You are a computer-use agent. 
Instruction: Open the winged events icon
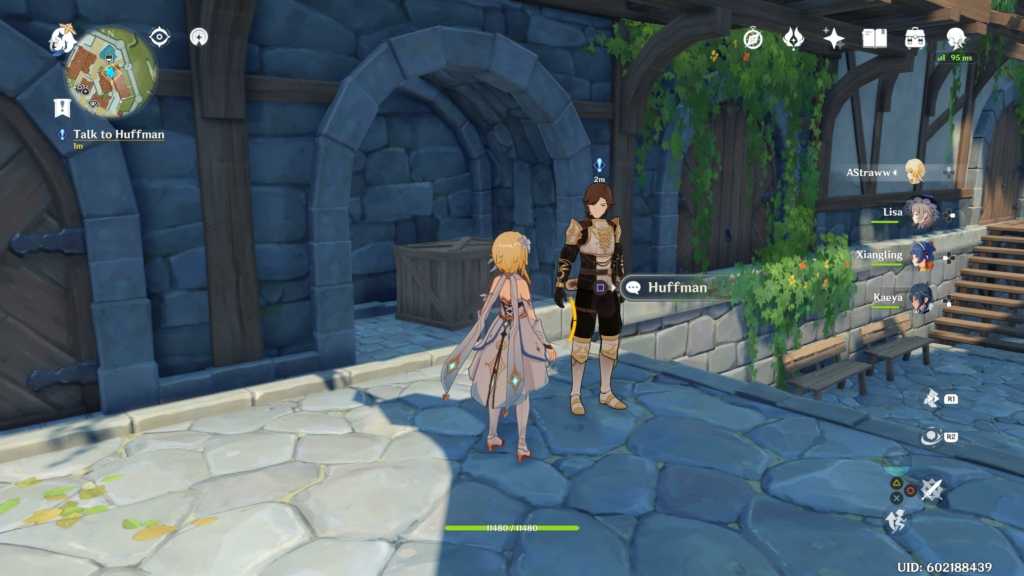point(793,38)
